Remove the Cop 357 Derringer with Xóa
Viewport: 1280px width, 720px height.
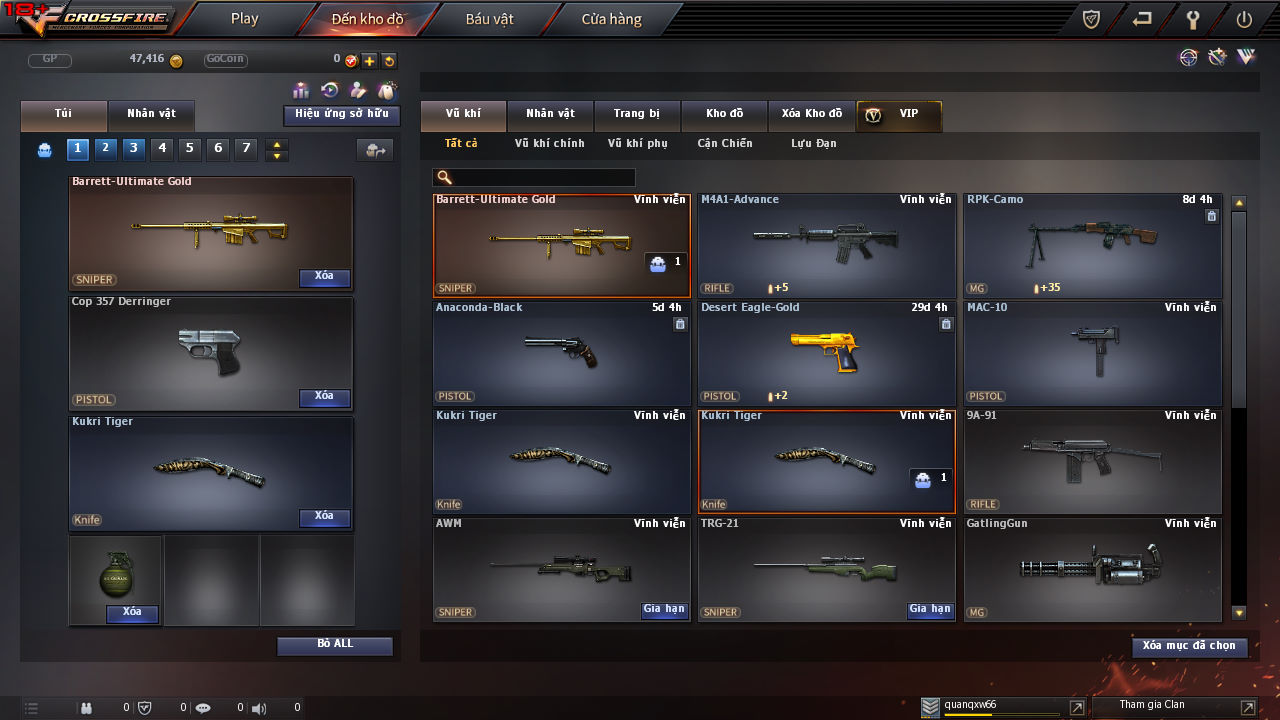(x=324, y=397)
